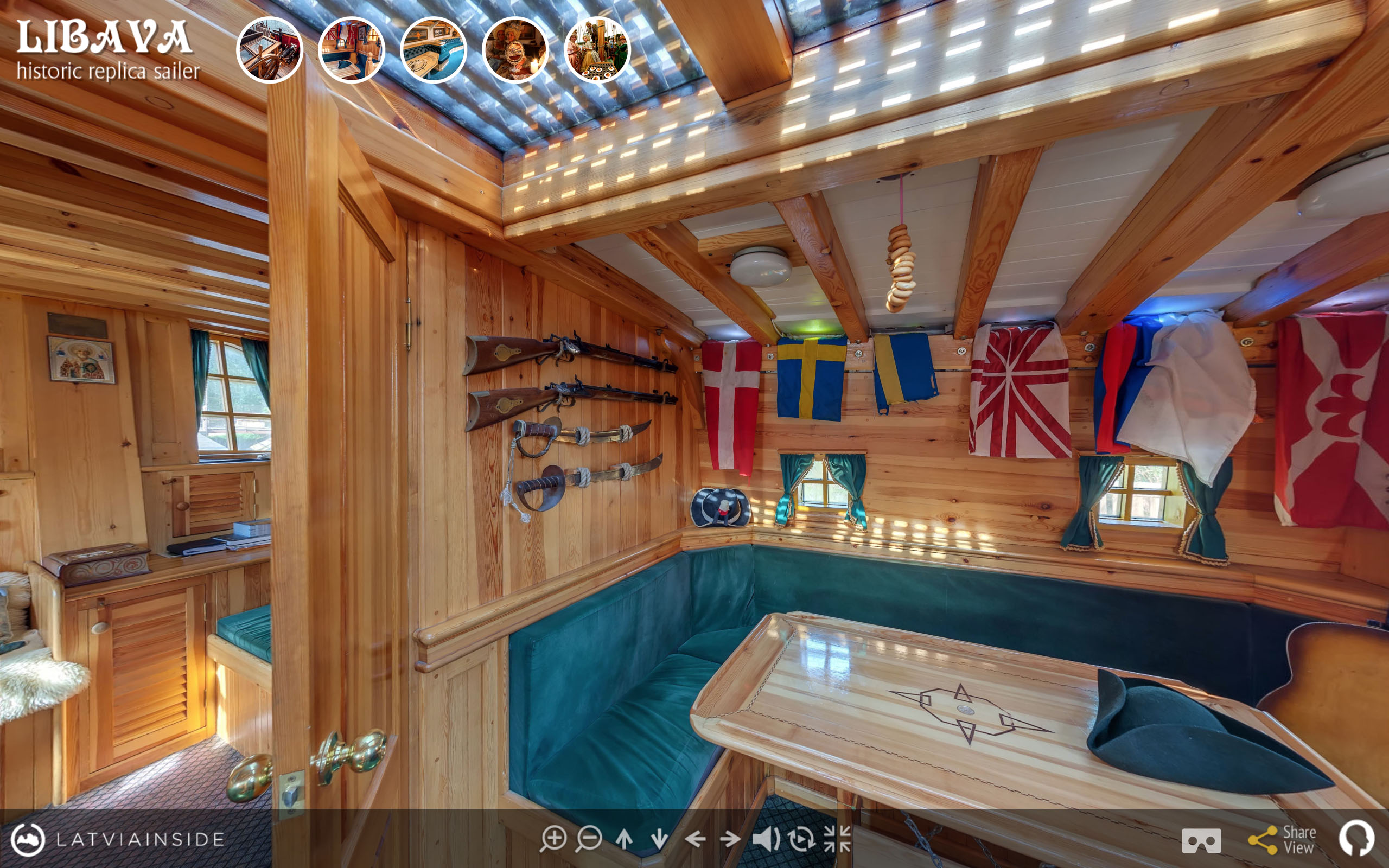Click the Libava historic replica sailer title
The image size is (1389, 868).
pos(107,50)
